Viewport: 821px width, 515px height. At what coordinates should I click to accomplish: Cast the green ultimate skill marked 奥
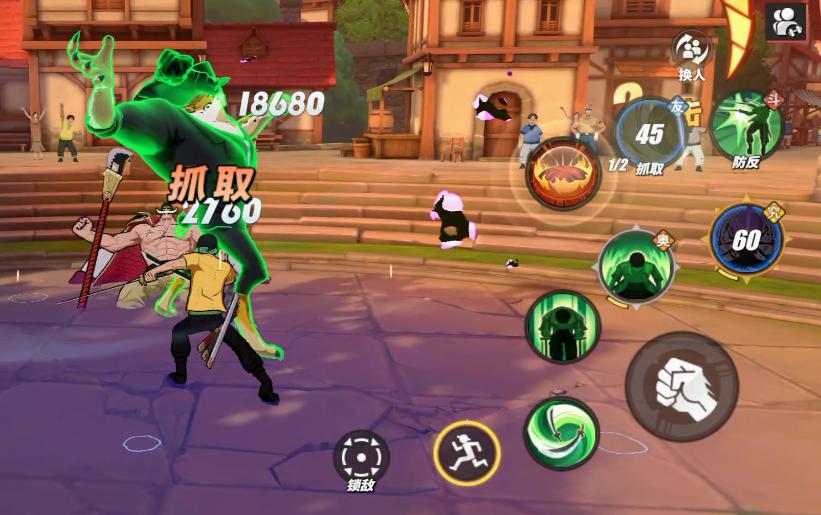[636, 266]
